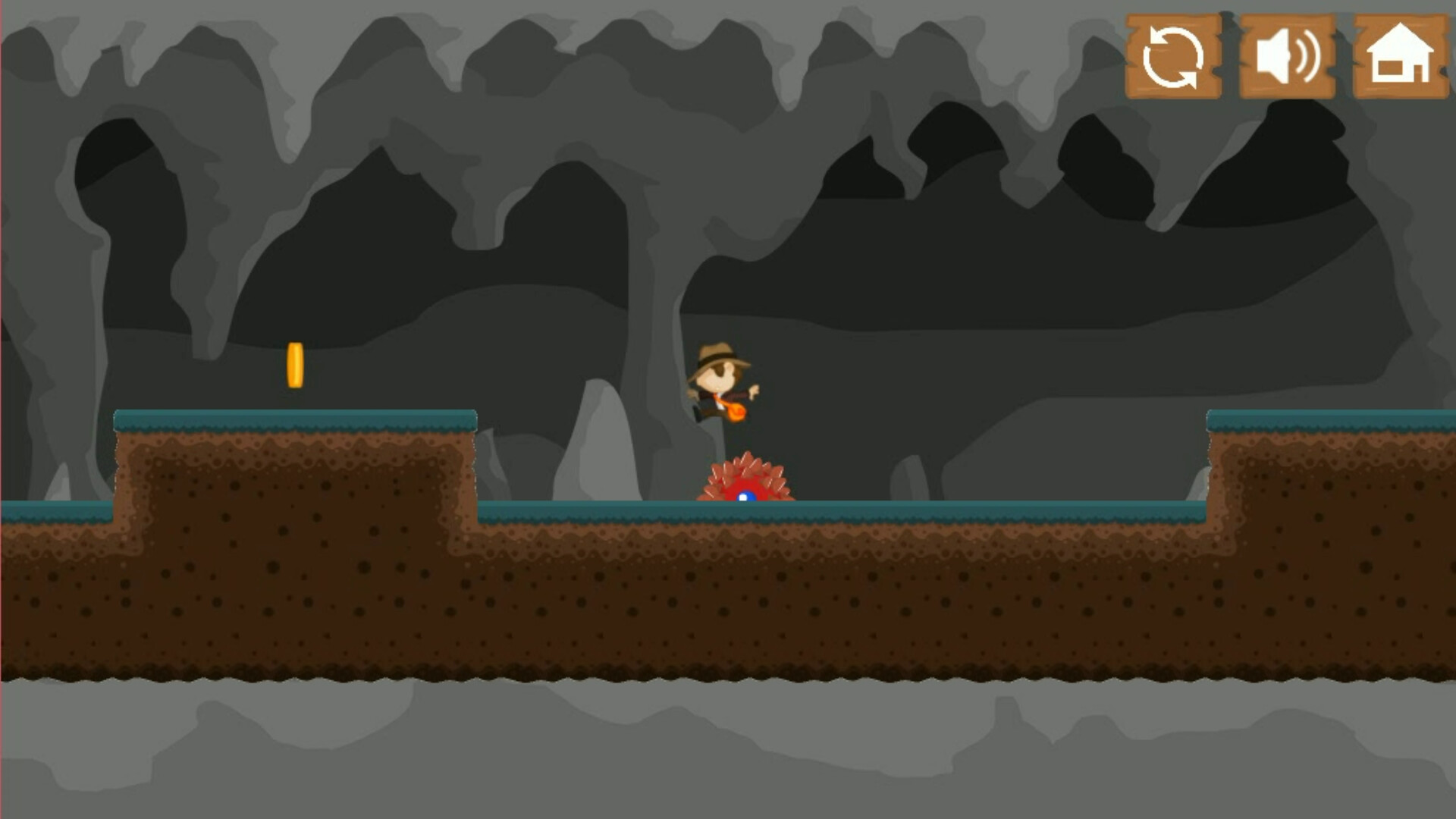Screen dimensions: 1456x819
Task: Toggle audio off using the speaker button
Action: tap(1286, 57)
